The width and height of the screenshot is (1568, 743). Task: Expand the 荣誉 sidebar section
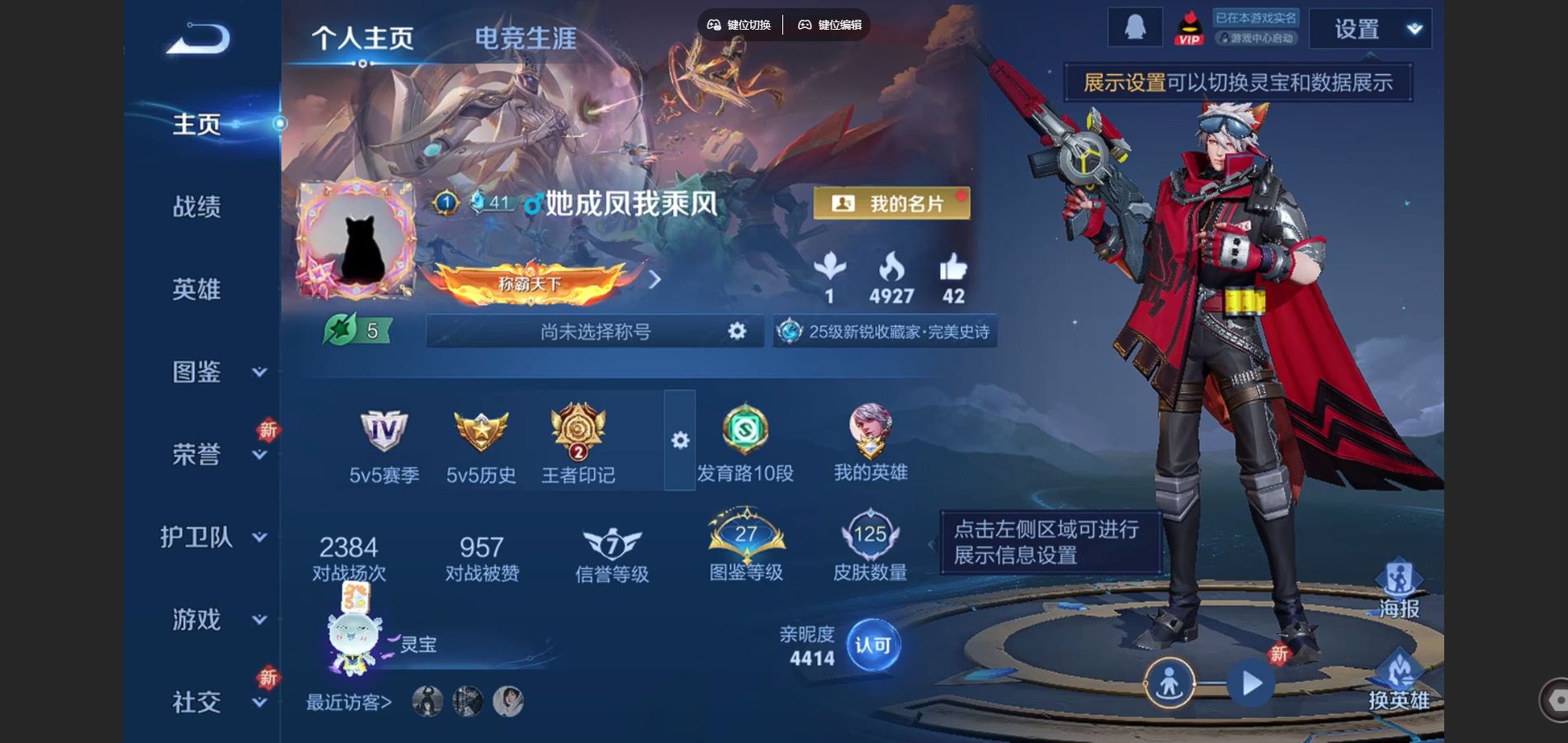pyautogui.click(x=259, y=454)
